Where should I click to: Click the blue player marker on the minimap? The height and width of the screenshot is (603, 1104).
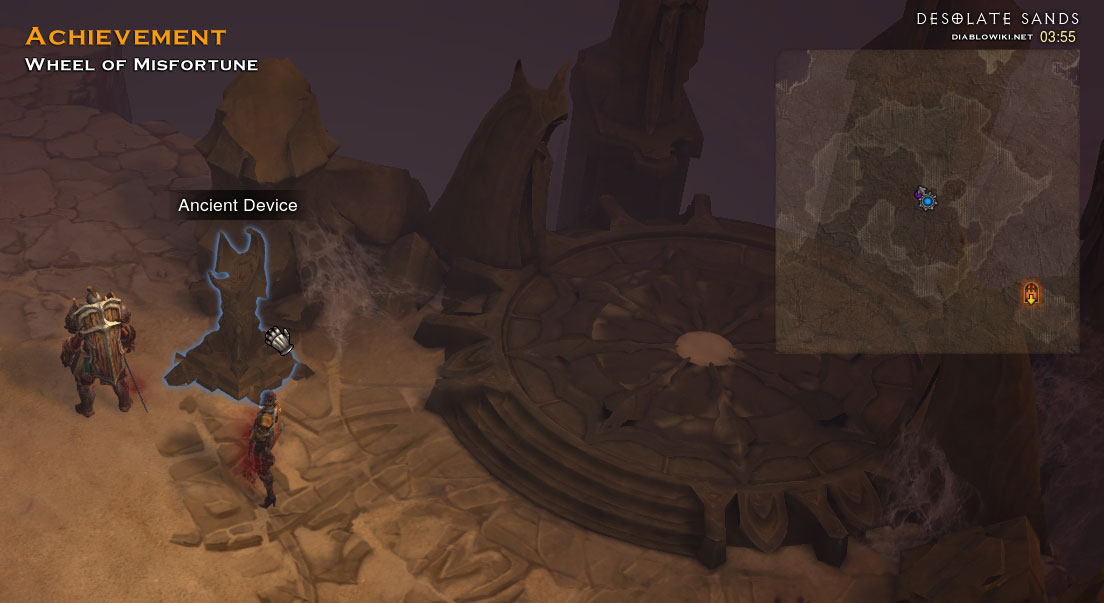(x=928, y=201)
